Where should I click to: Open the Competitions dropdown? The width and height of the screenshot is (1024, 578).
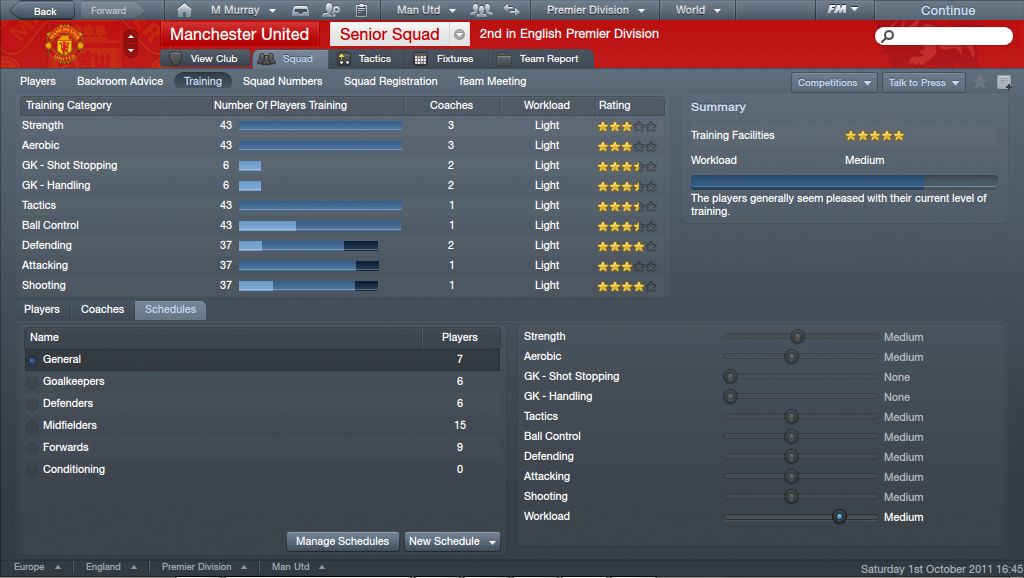(834, 83)
